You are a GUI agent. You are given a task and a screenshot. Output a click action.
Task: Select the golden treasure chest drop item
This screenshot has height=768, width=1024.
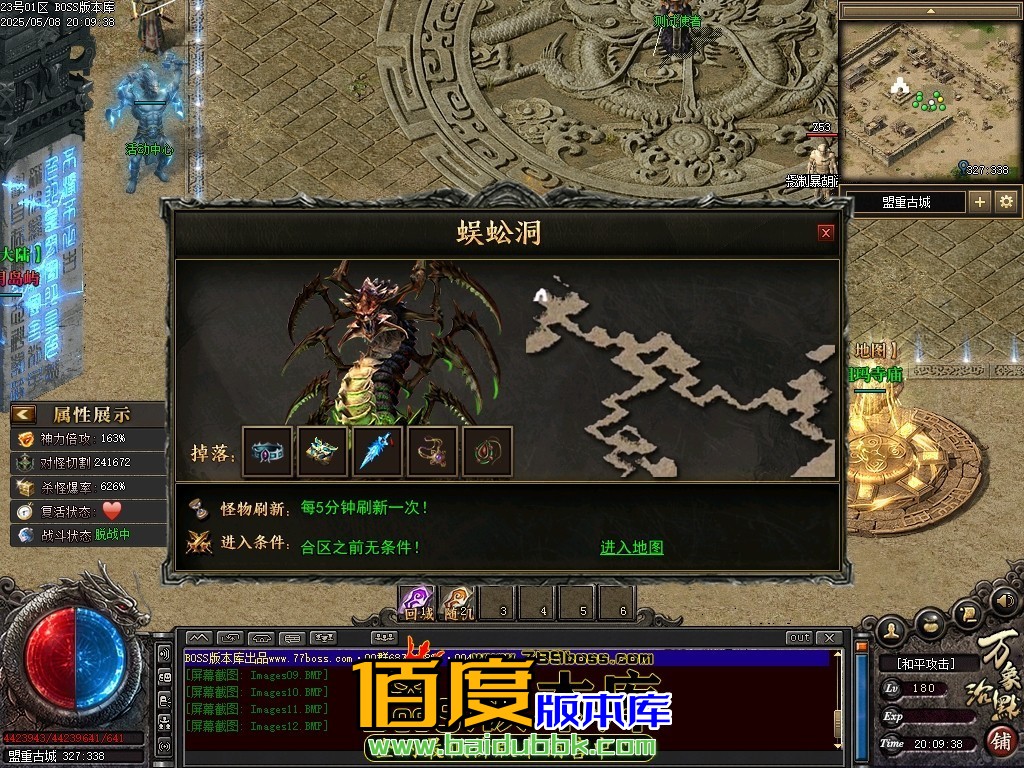(x=323, y=452)
